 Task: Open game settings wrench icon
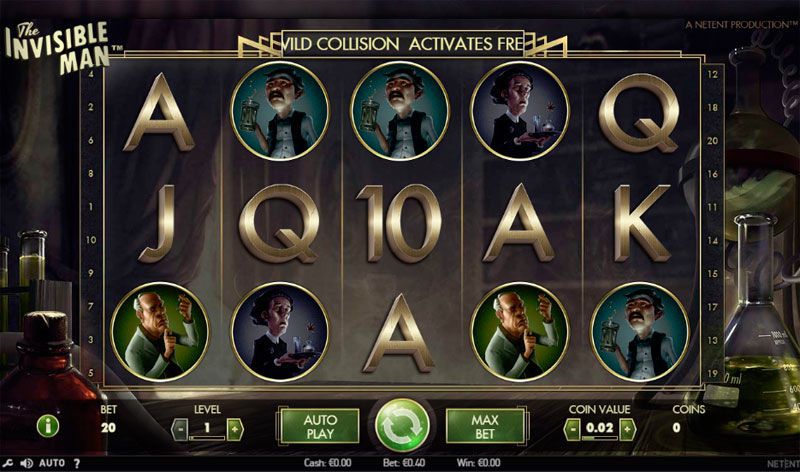pyautogui.click(x=9, y=463)
